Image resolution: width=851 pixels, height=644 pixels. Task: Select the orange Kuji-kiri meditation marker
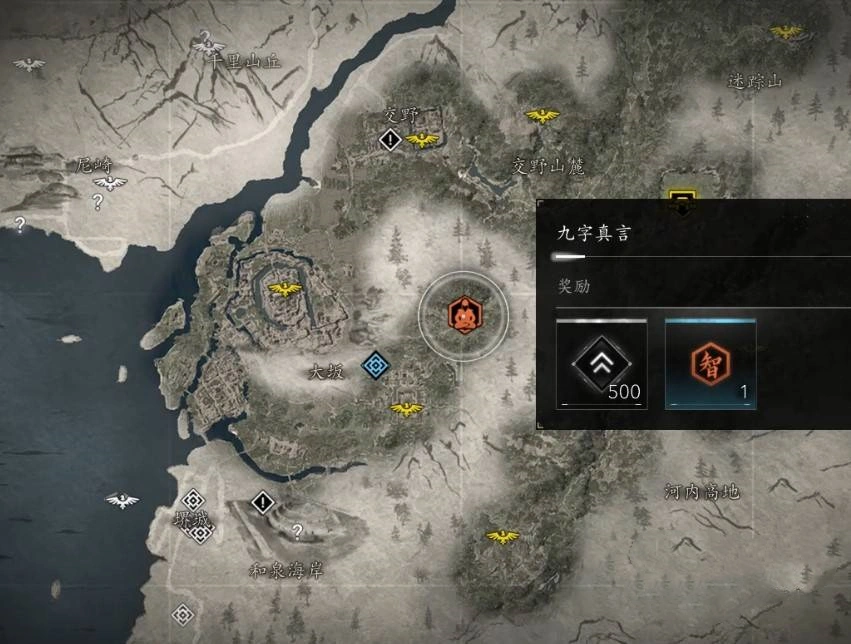click(x=462, y=314)
